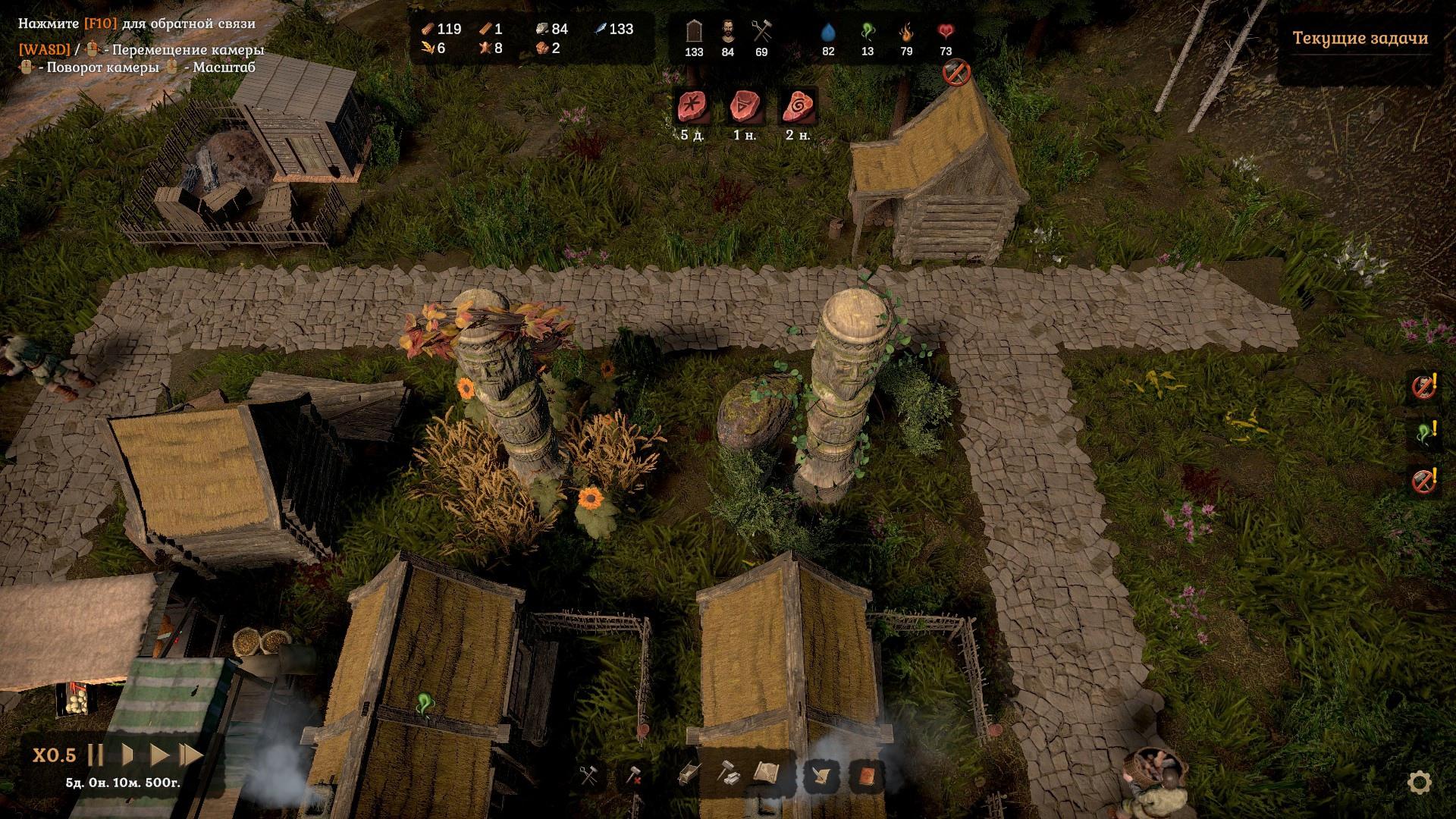
Task: Switch to fastest double-arrow speed
Action: click(x=190, y=755)
